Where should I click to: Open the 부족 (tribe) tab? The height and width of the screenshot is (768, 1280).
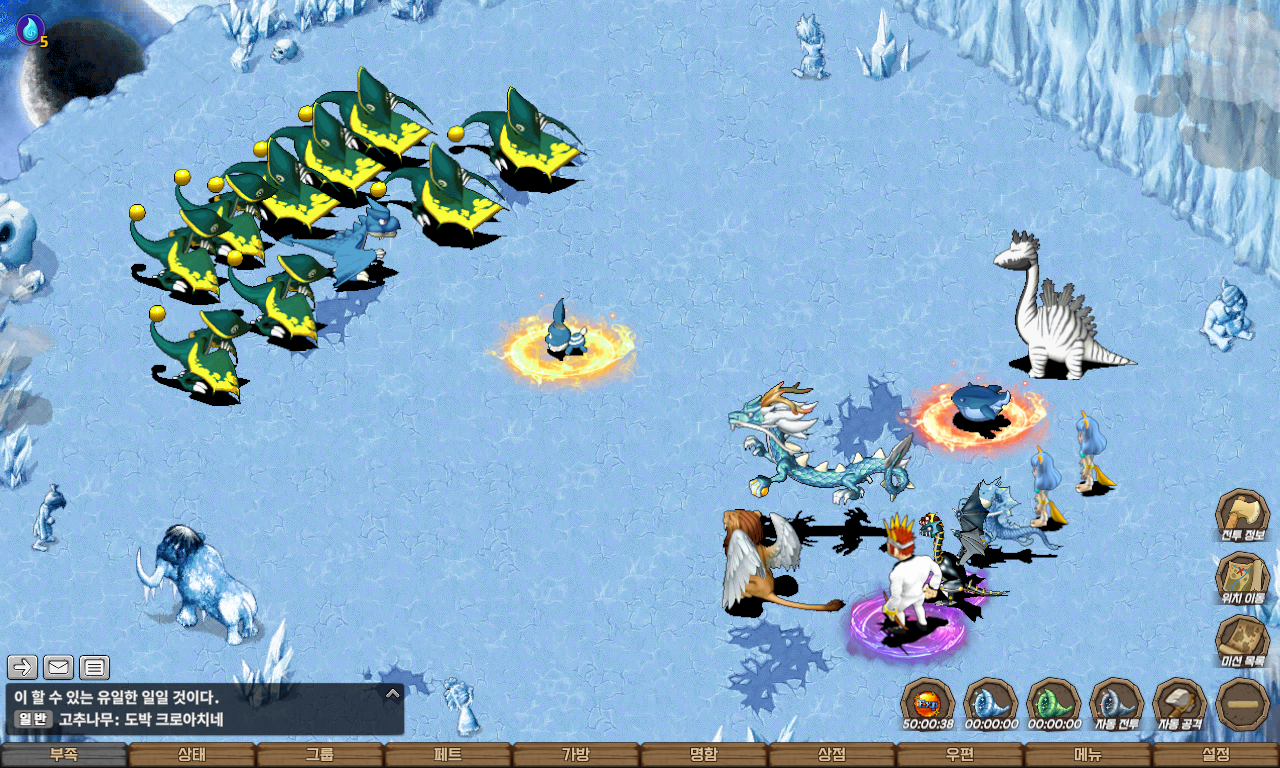[x=64, y=755]
